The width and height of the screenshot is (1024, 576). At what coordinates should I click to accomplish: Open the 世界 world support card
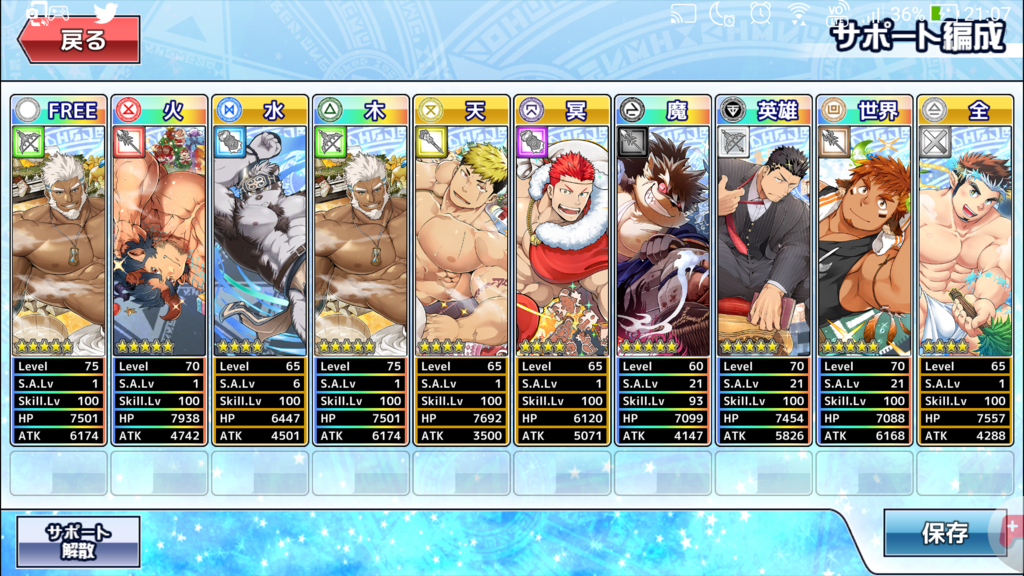(864, 270)
